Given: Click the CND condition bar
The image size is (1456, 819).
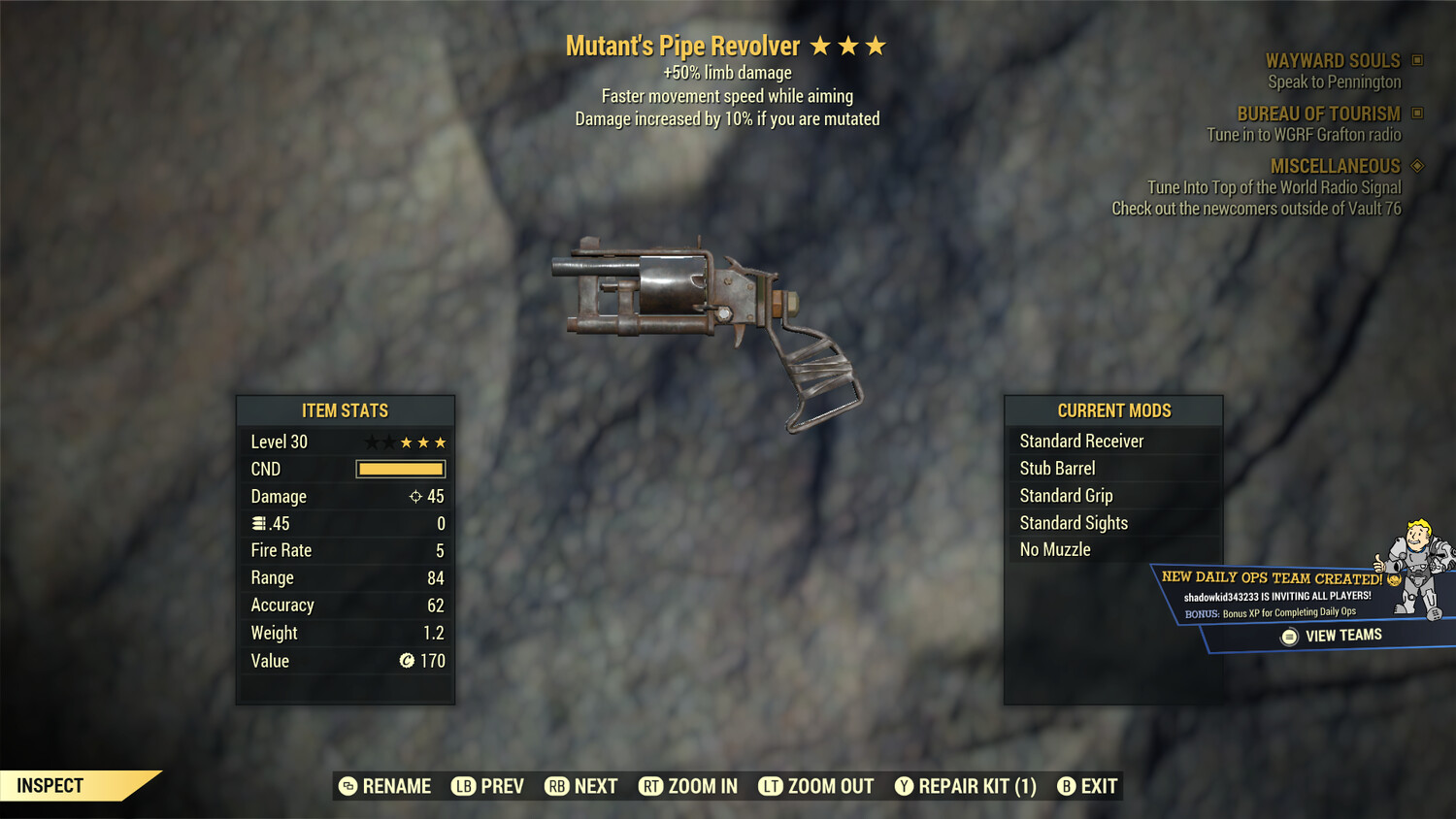Looking at the screenshot, I should click(400, 469).
